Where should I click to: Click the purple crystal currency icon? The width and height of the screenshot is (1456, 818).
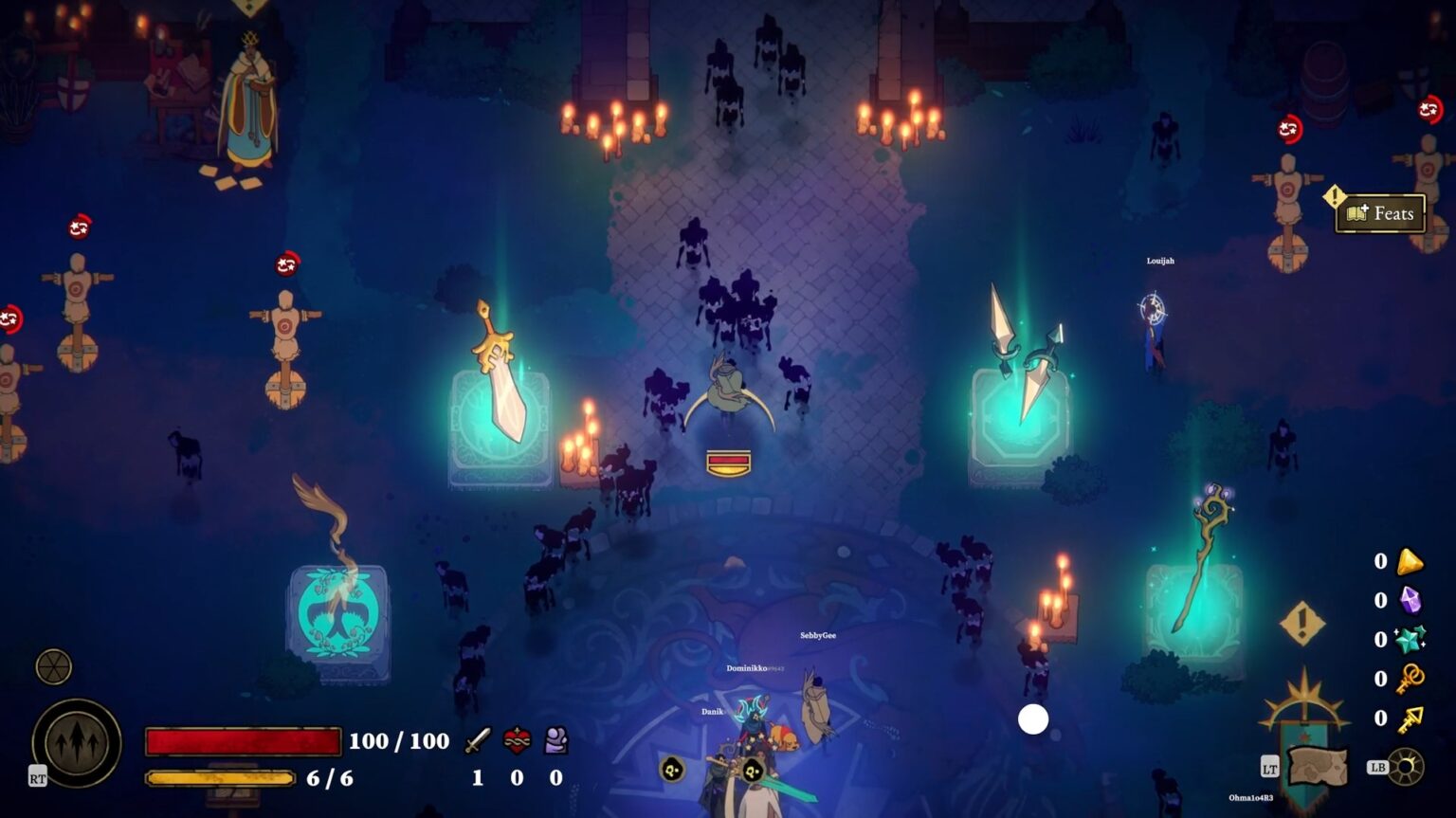1410,599
